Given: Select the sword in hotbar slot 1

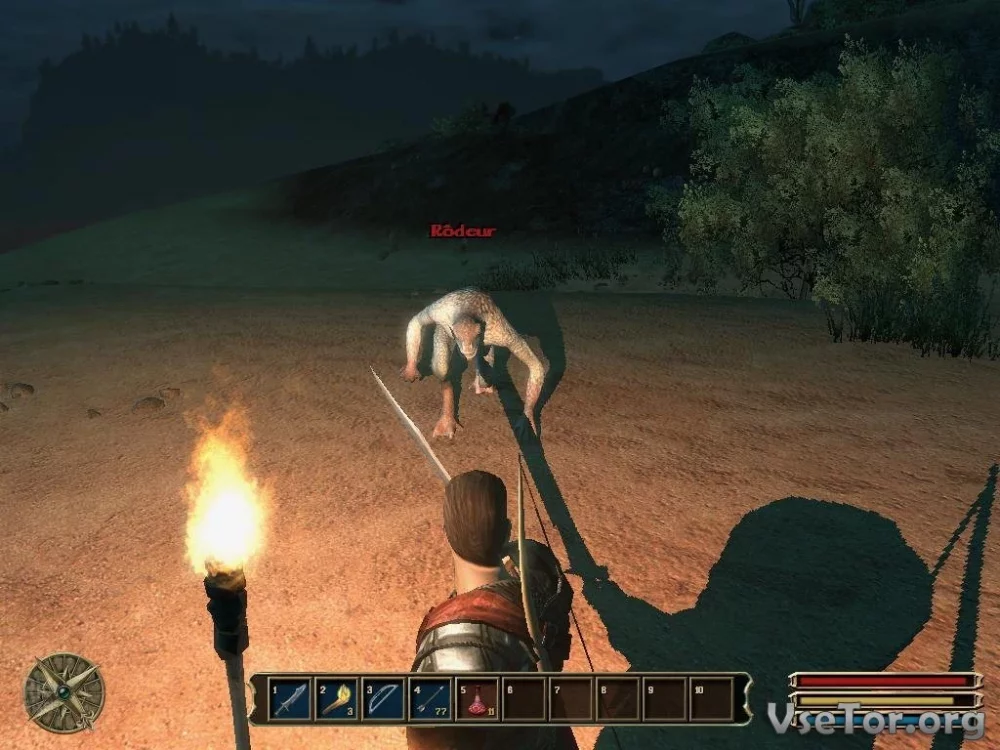Looking at the screenshot, I should 292,699.
